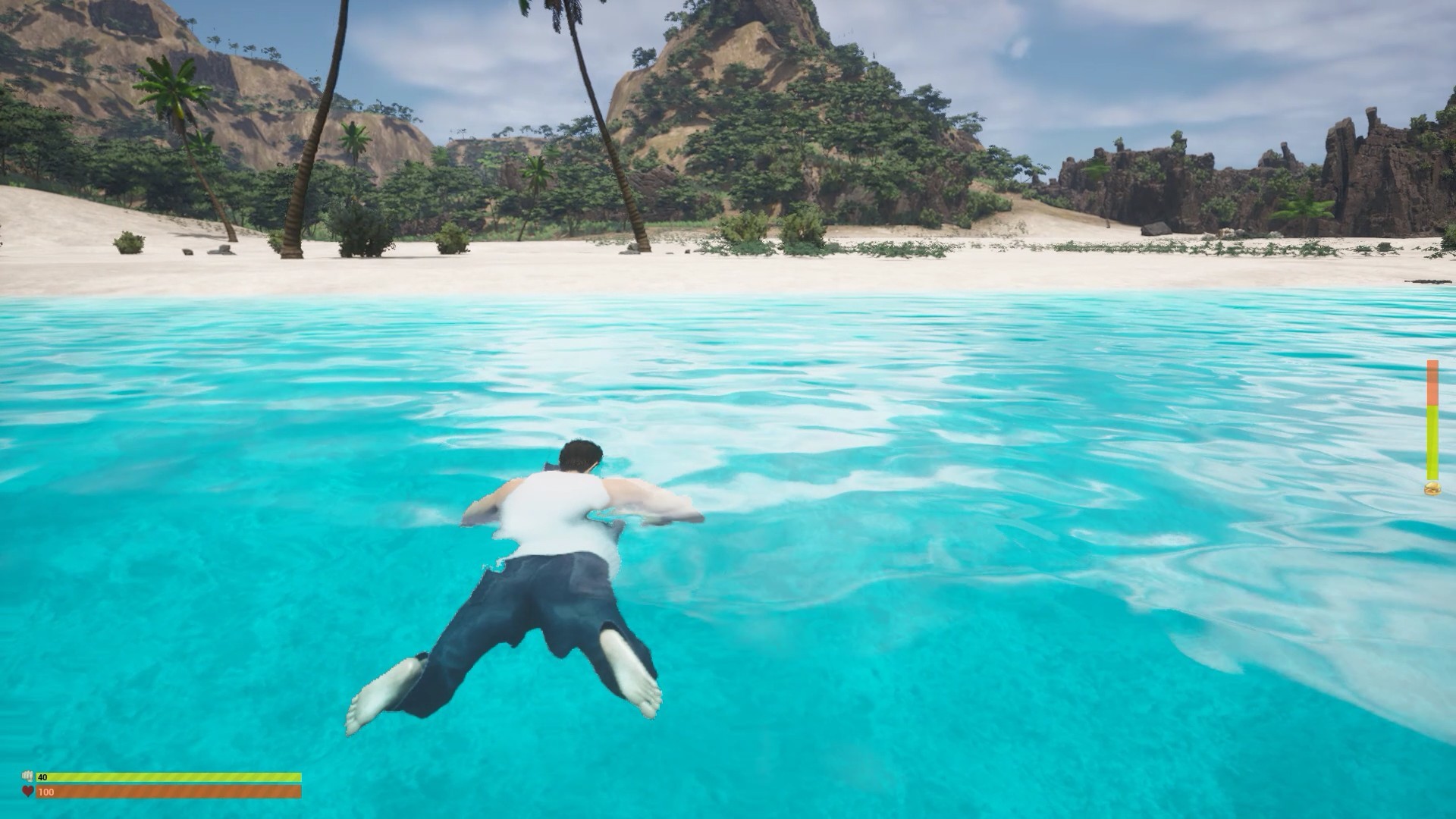Click the stamina value showing 40
The height and width of the screenshot is (819, 1456).
(44, 777)
